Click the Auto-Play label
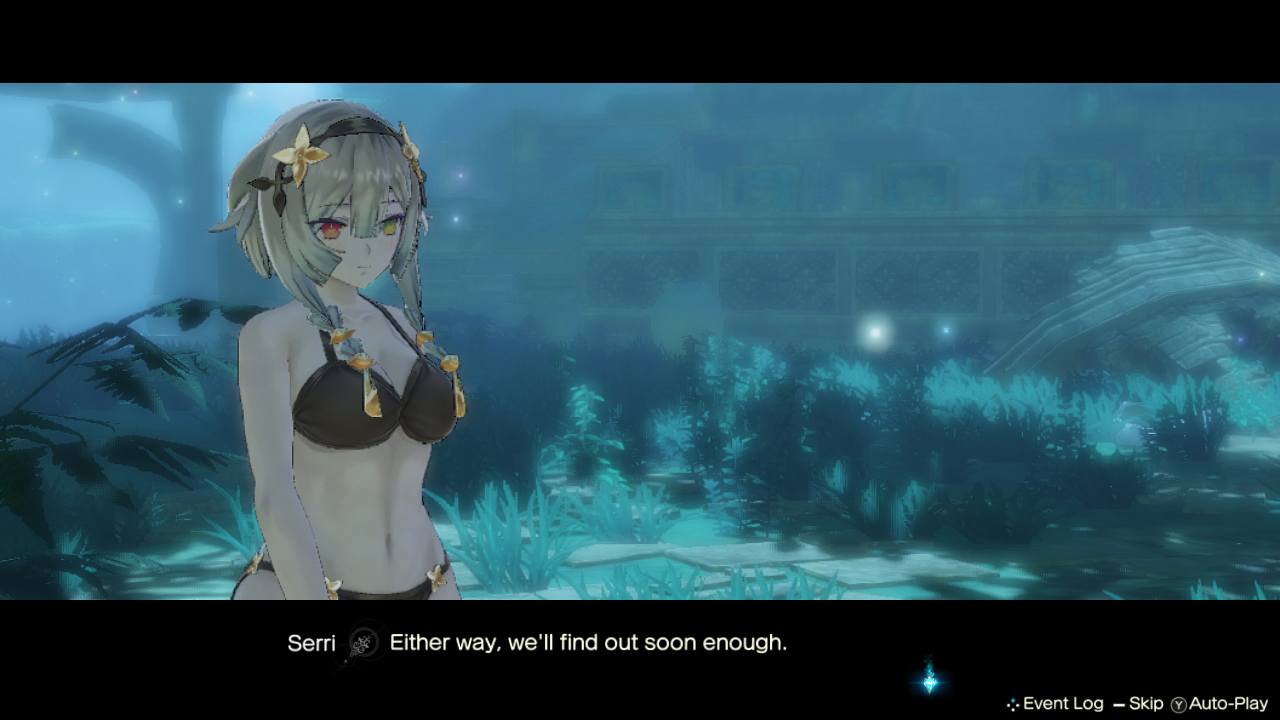Viewport: 1280px width, 720px height. (x=1227, y=704)
